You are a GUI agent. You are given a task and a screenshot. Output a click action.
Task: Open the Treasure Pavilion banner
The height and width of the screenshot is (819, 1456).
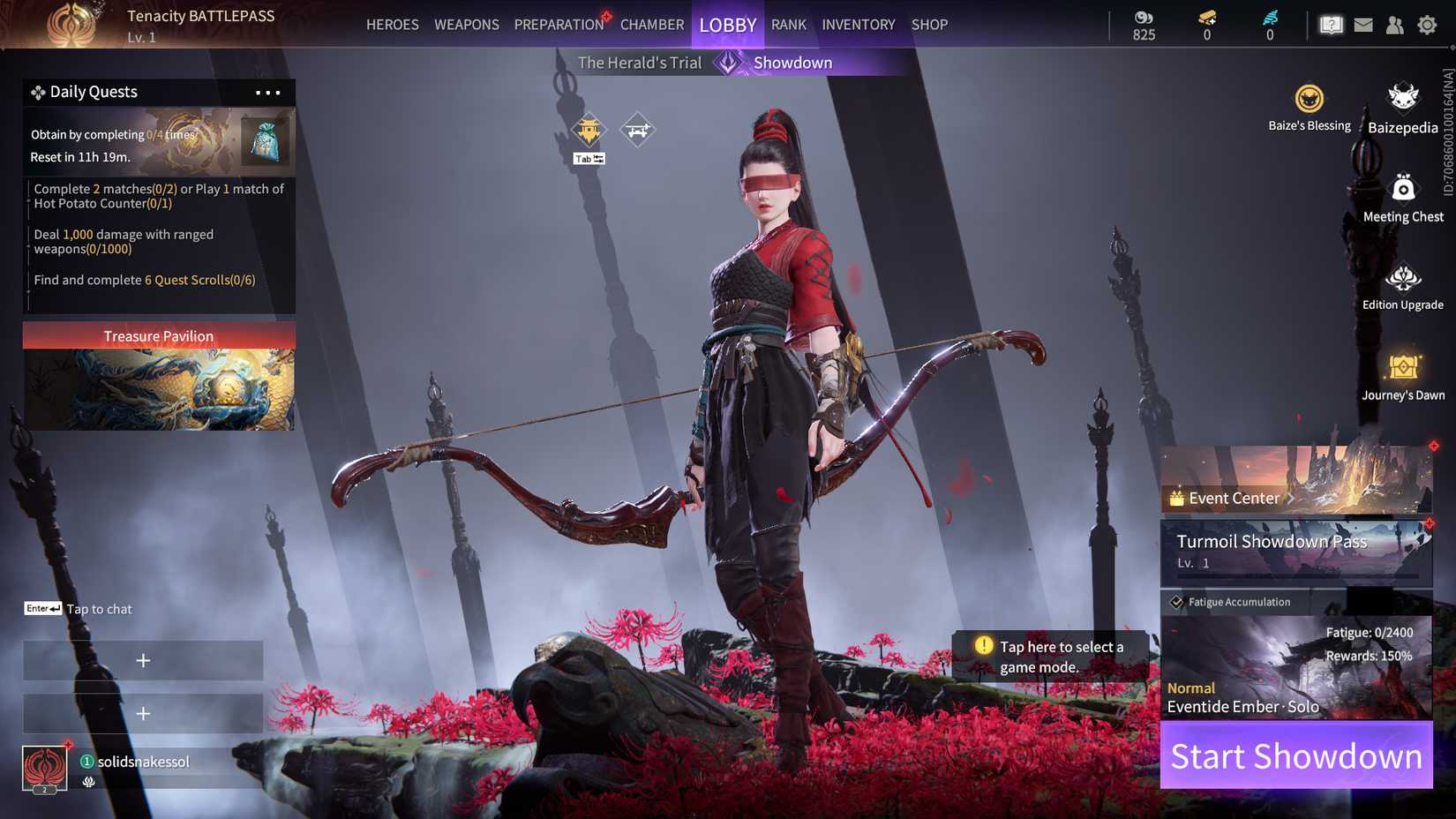click(159, 335)
